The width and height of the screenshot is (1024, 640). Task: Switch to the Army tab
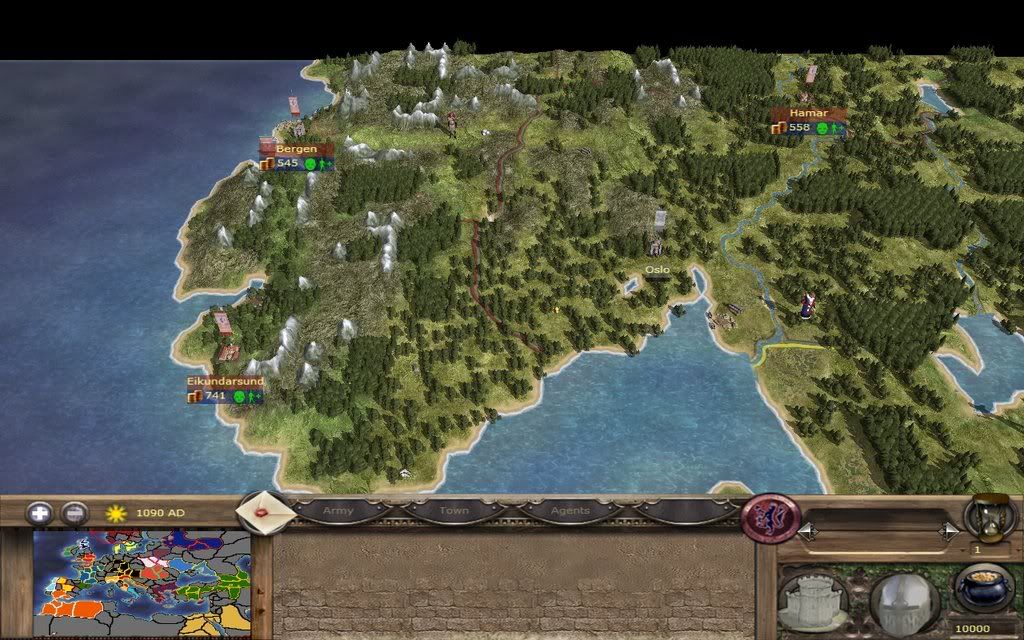coord(338,511)
